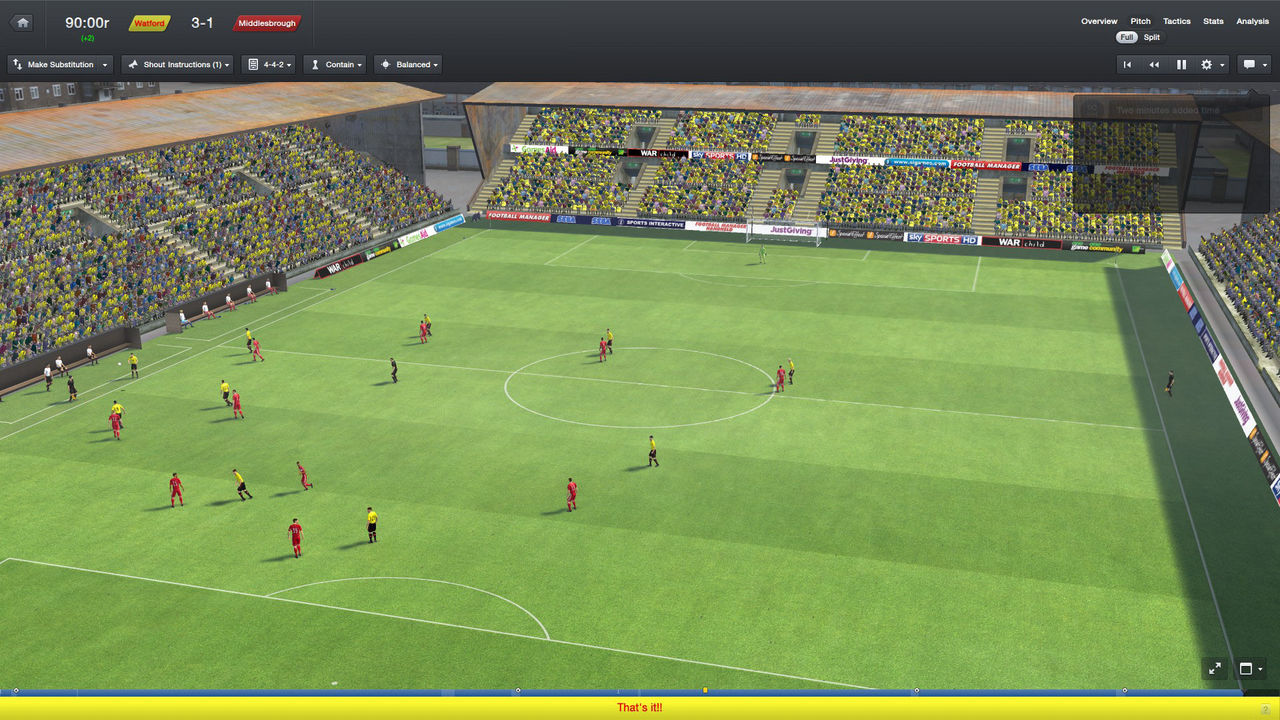The width and height of the screenshot is (1280, 720).
Task: Switch pitch view to Split mode
Action: 1151,37
